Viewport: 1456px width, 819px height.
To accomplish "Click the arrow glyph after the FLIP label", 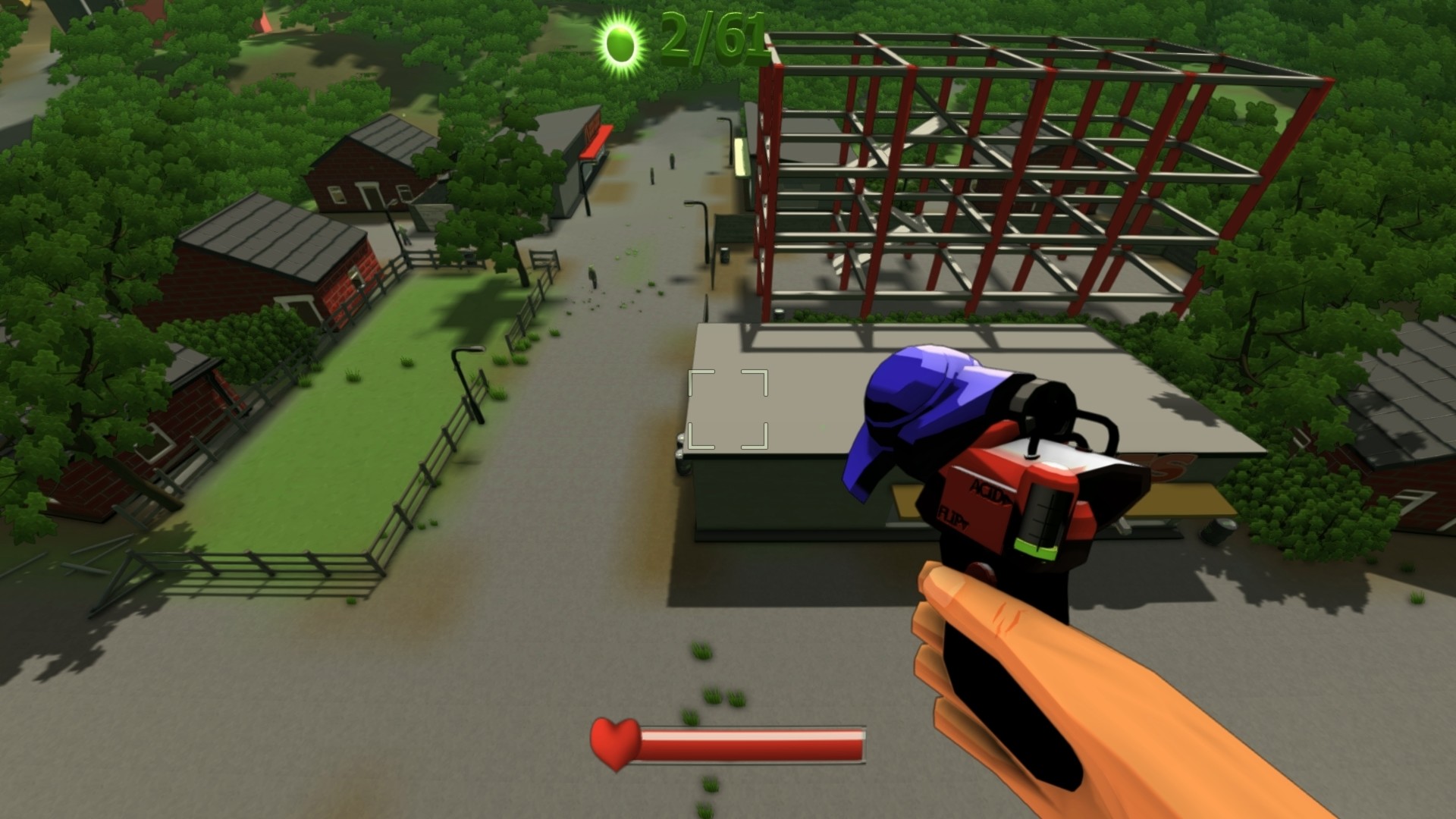I will [965, 523].
